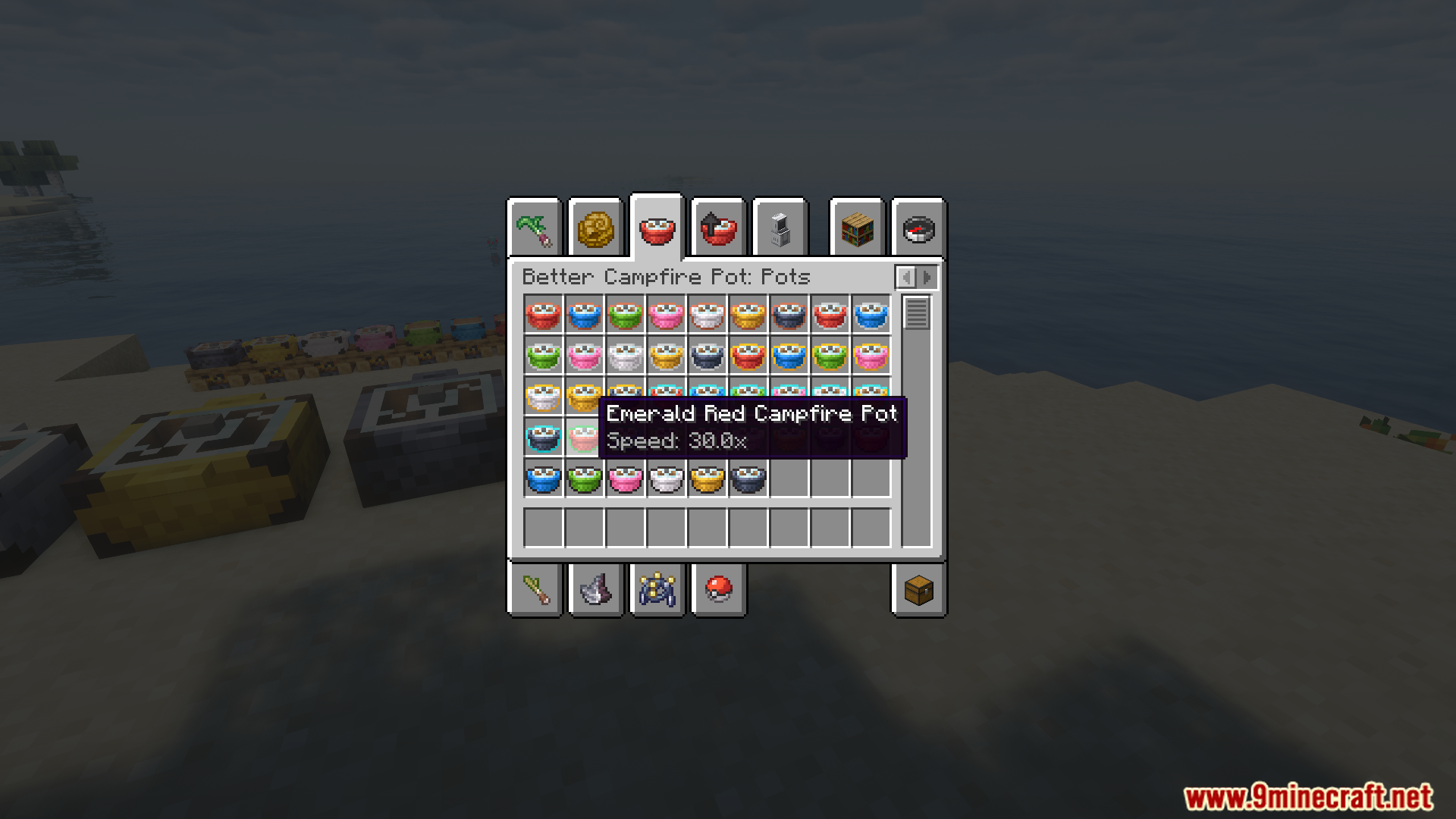Select the pot upgrade arrow tab icon
The height and width of the screenshot is (819, 1456).
coord(717,227)
